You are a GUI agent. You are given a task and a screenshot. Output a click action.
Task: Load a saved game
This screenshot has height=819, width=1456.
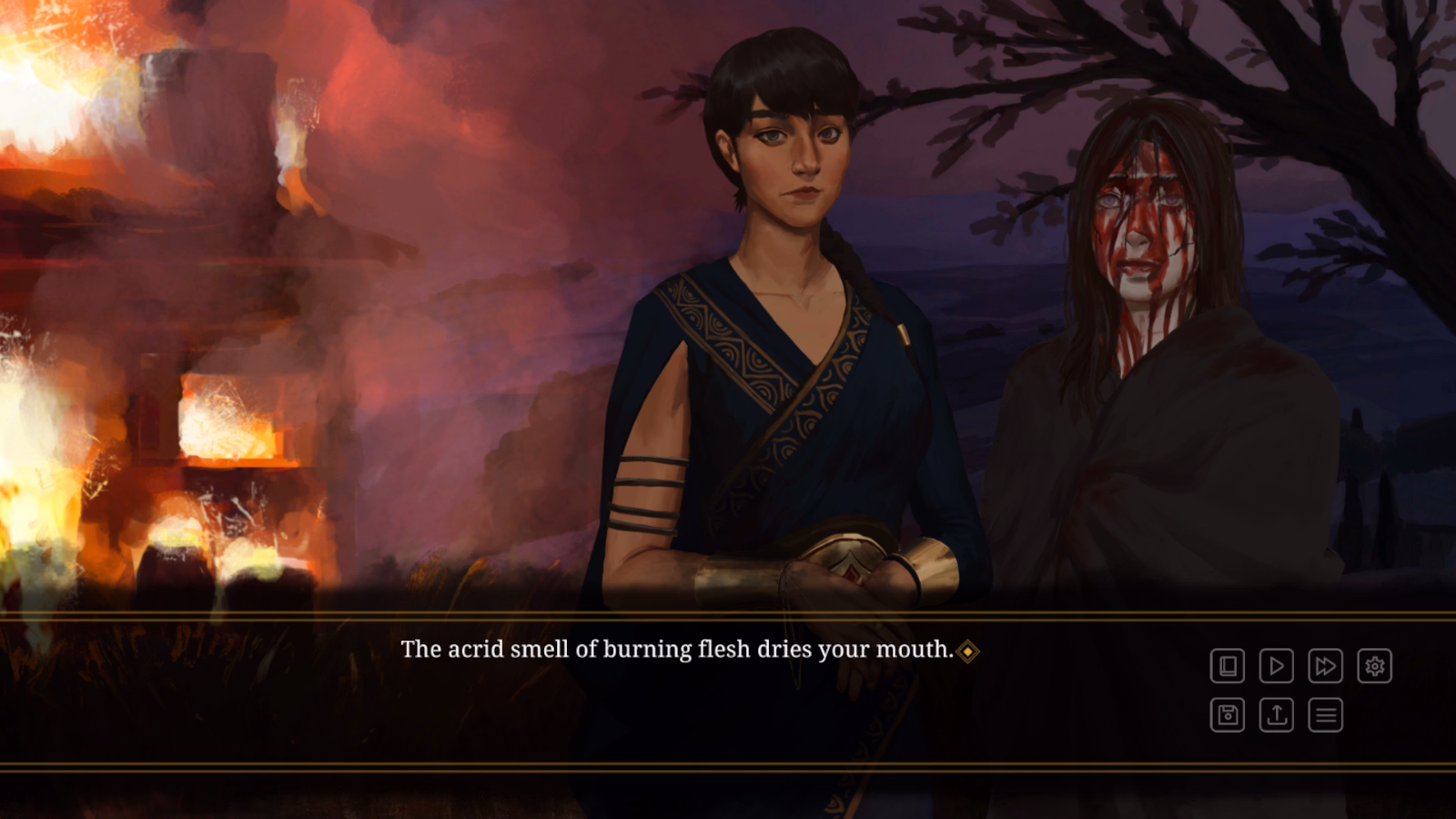[x=1276, y=714]
